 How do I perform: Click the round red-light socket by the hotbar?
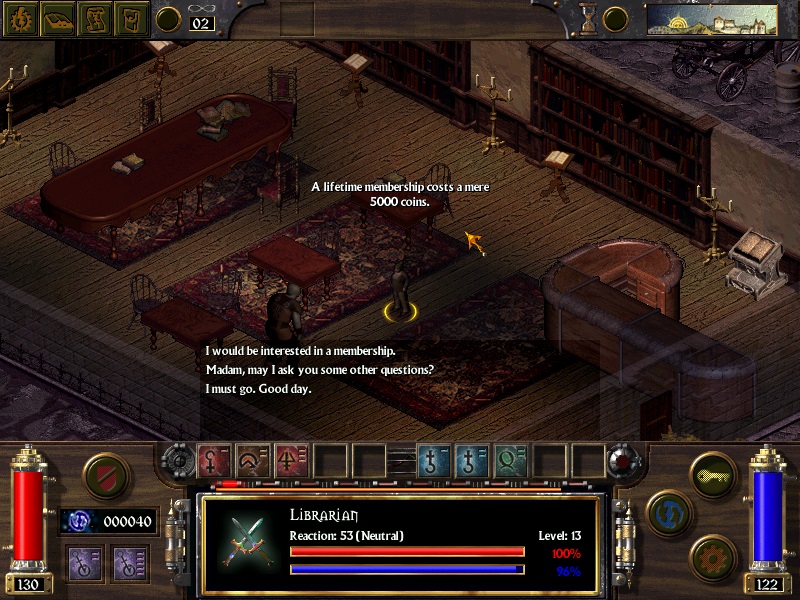622,461
